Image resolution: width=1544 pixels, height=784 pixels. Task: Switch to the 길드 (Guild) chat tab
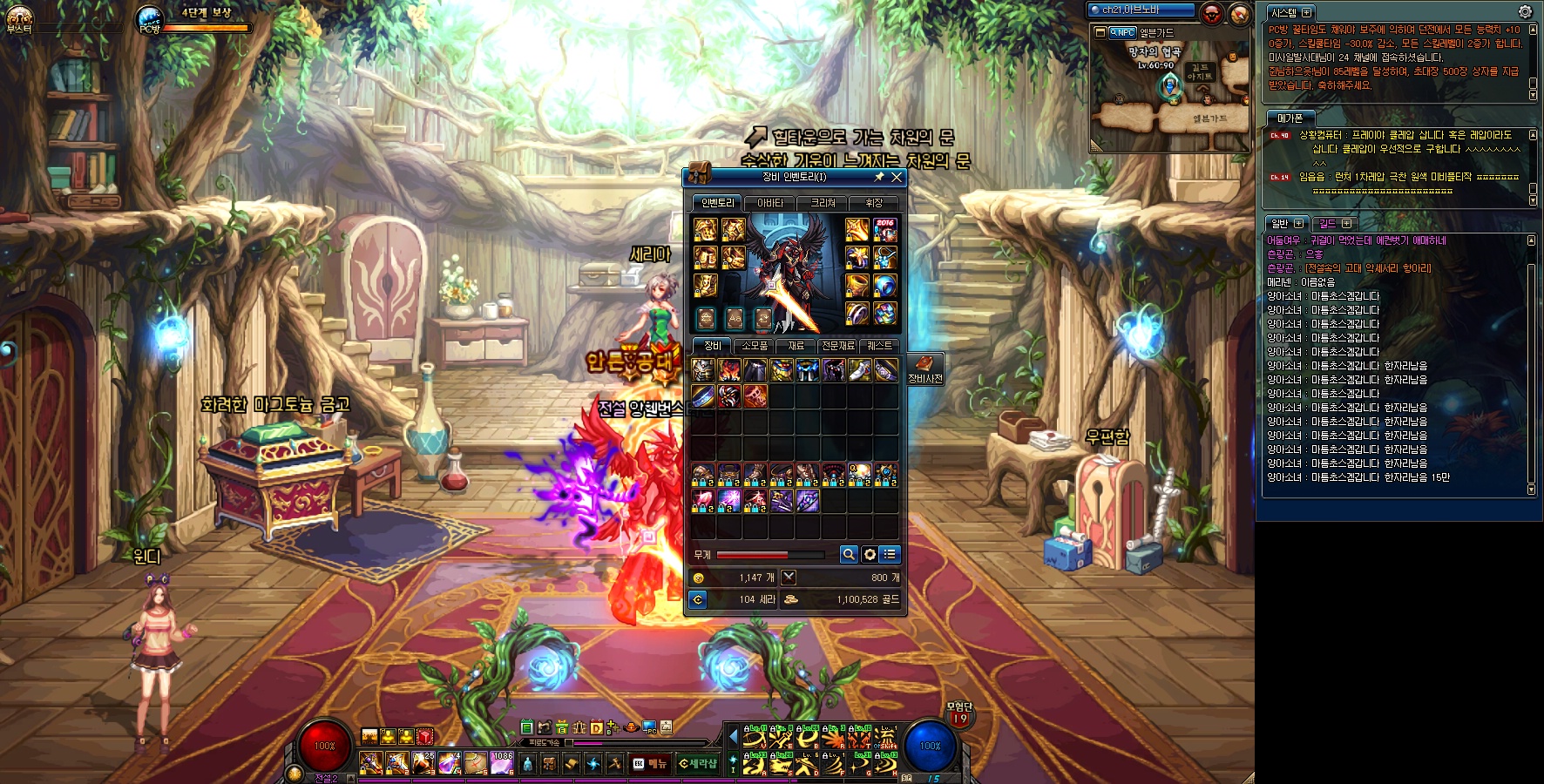pyautogui.click(x=1328, y=223)
